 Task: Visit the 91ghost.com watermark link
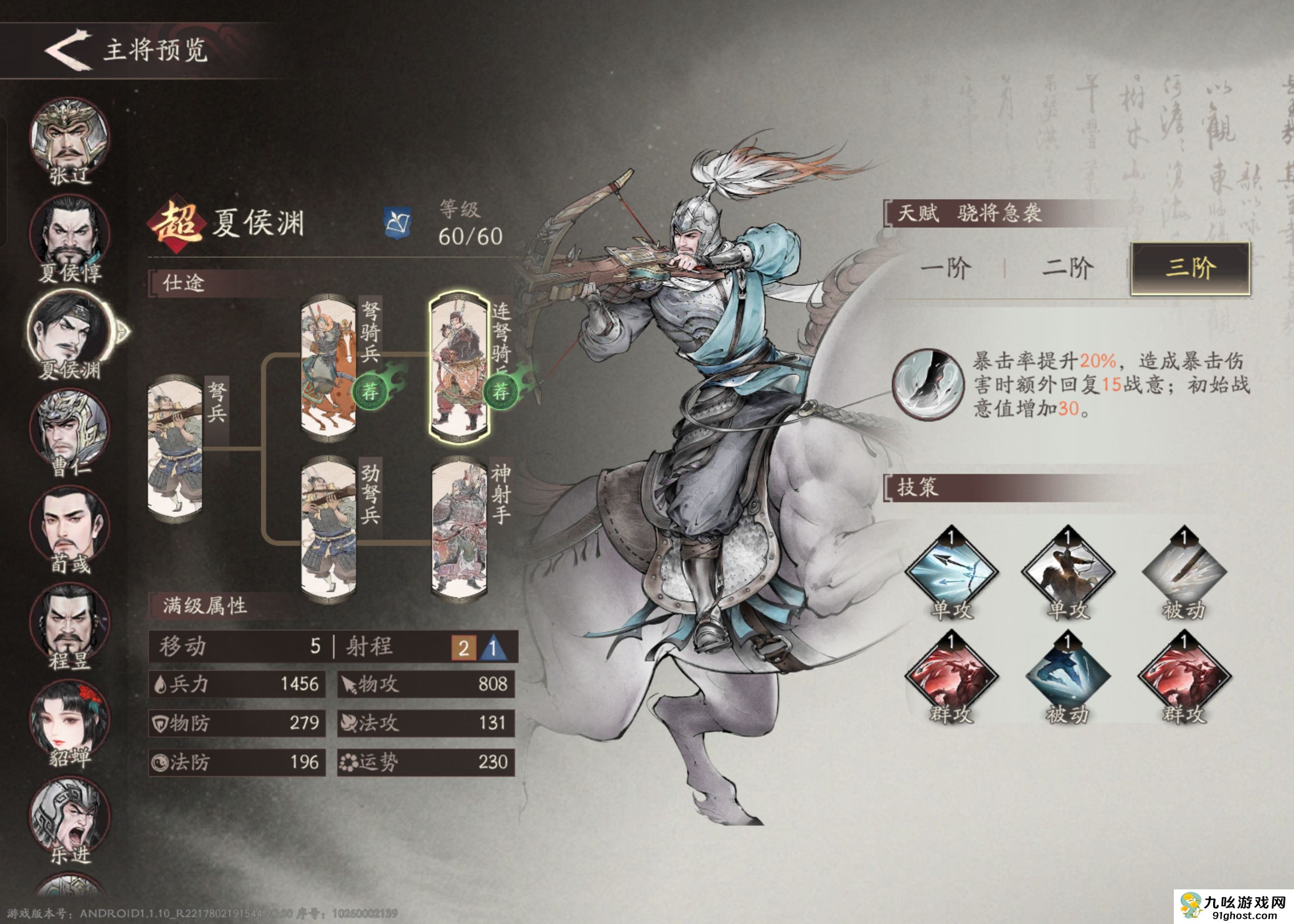click(1240, 906)
